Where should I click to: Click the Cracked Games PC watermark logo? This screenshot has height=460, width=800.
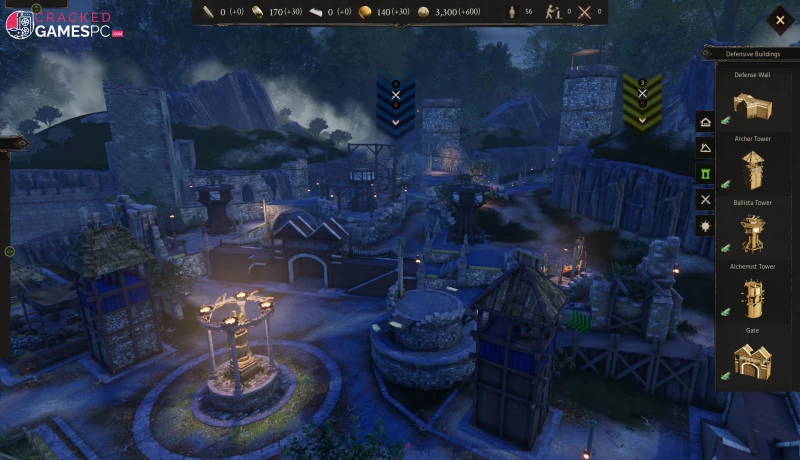click(62, 24)
